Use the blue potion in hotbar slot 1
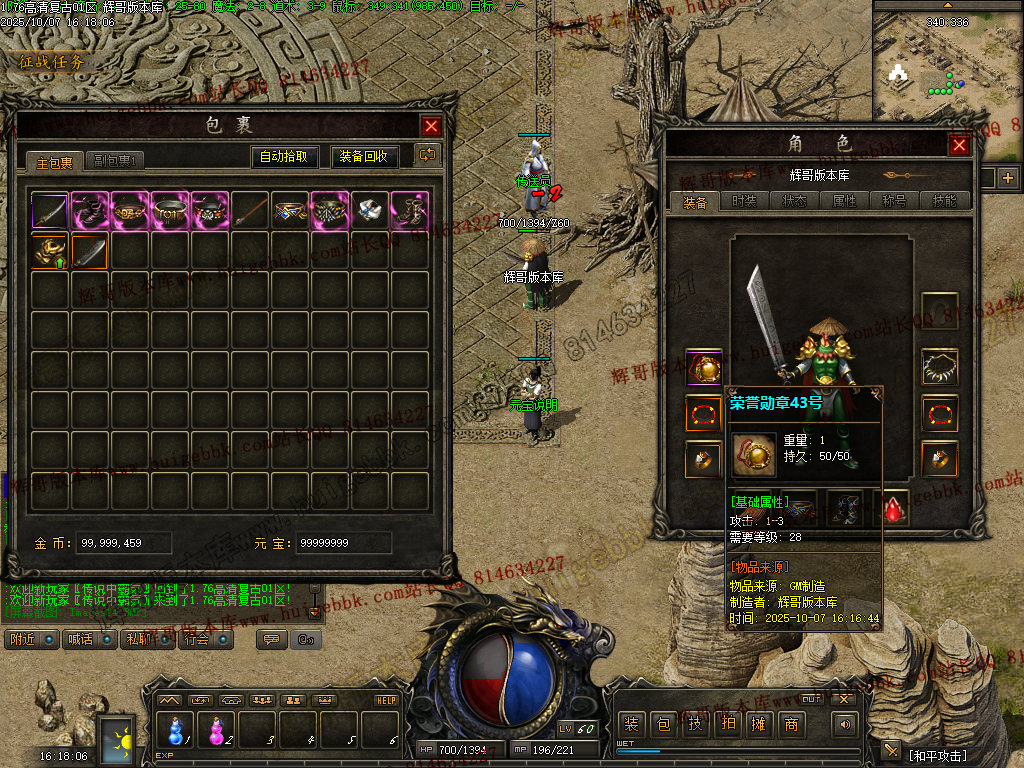The width and height of the screenshot is (1024, 768). pyautogui.click(x=176, y=731)
